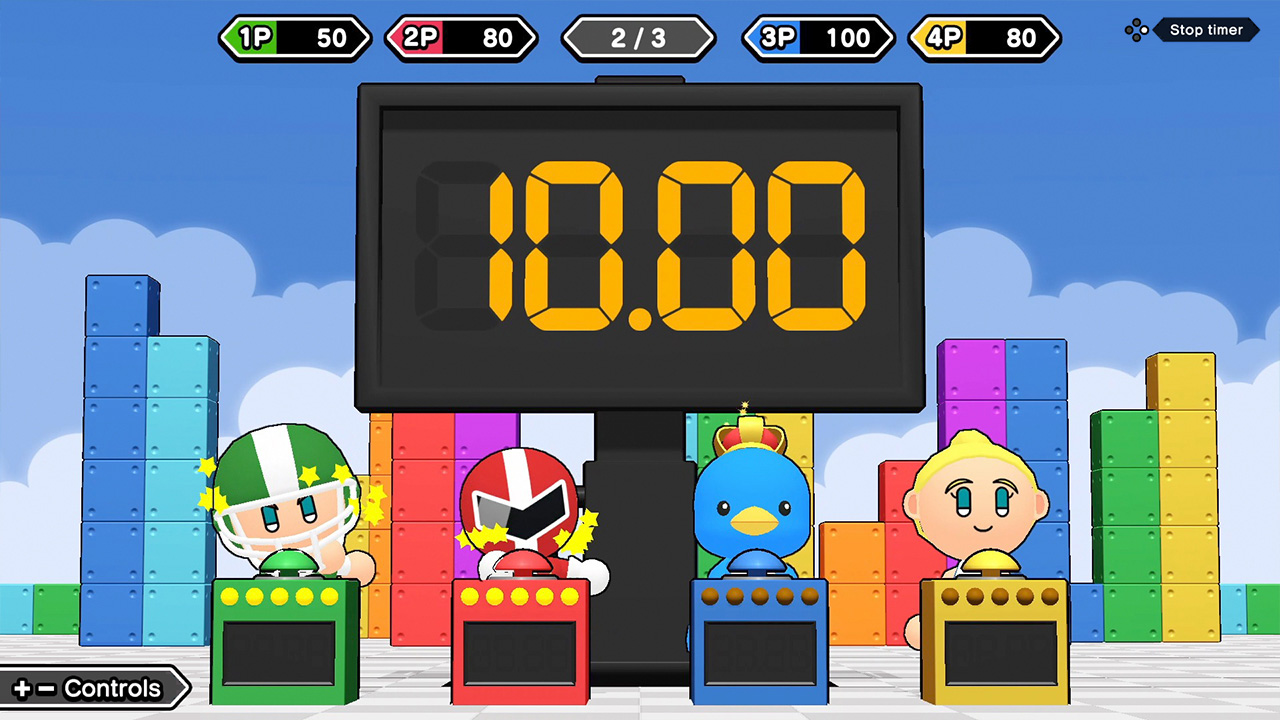Select the 4P score badge showing 80
The image size is (1280, 720).
coord(983,38)
